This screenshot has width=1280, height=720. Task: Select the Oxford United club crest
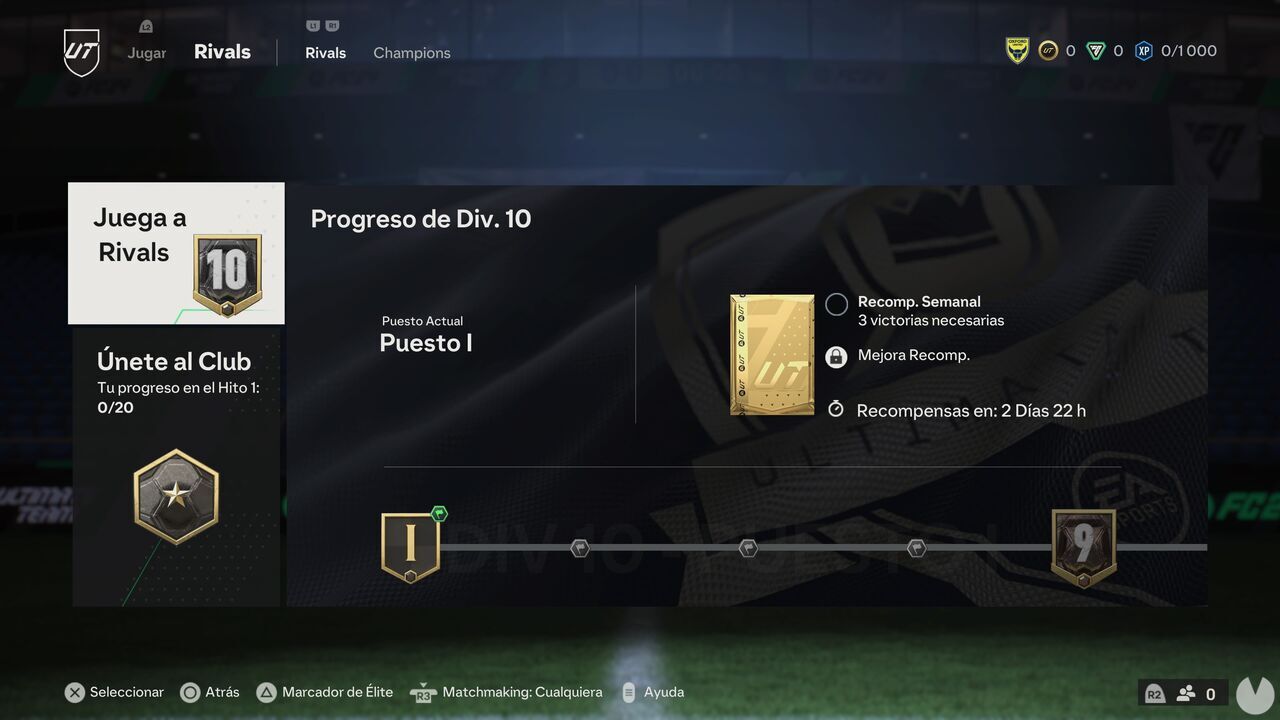[x=1017, y=49]
